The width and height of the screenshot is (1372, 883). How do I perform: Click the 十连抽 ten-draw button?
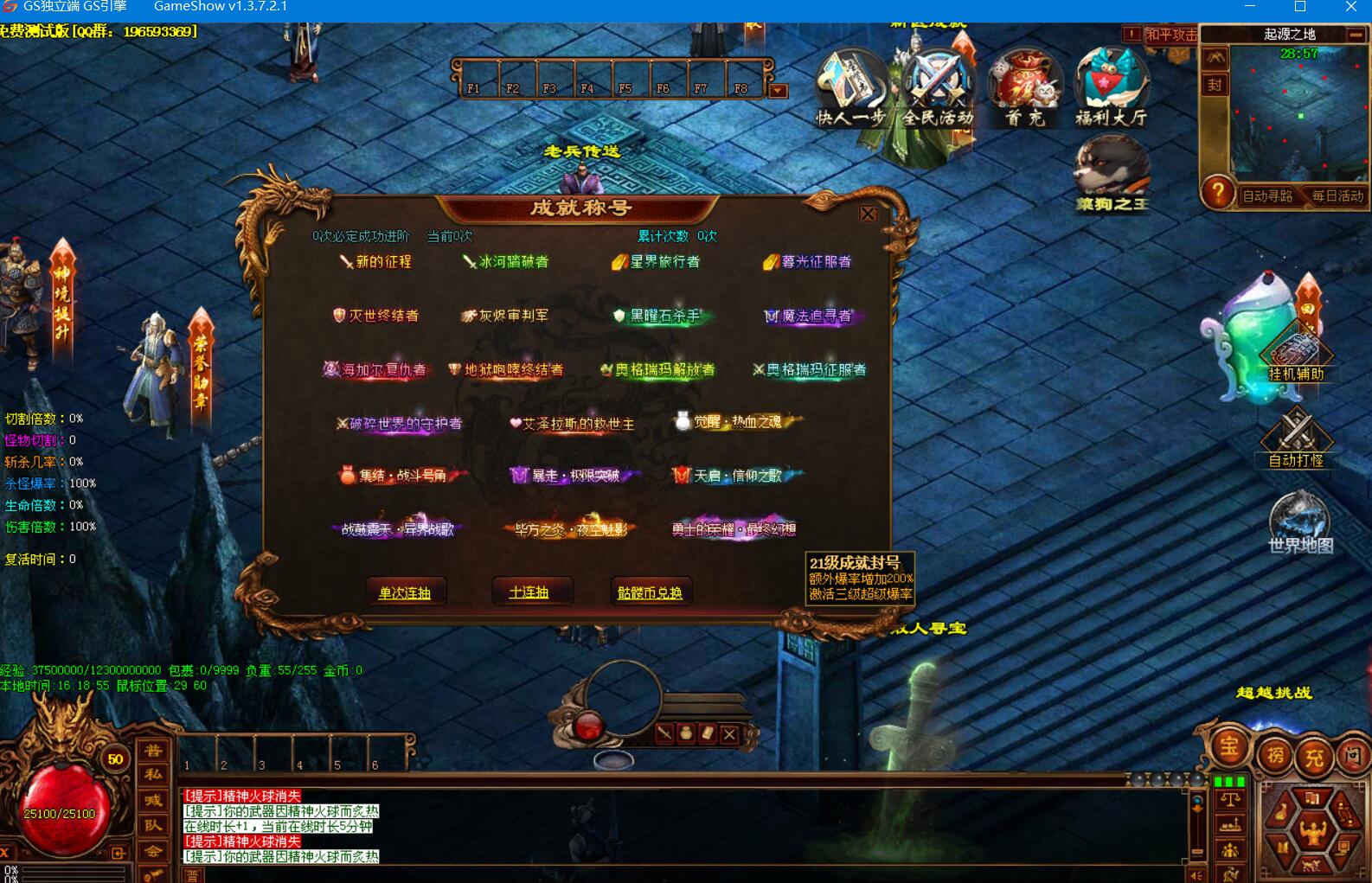coord(529,592)
